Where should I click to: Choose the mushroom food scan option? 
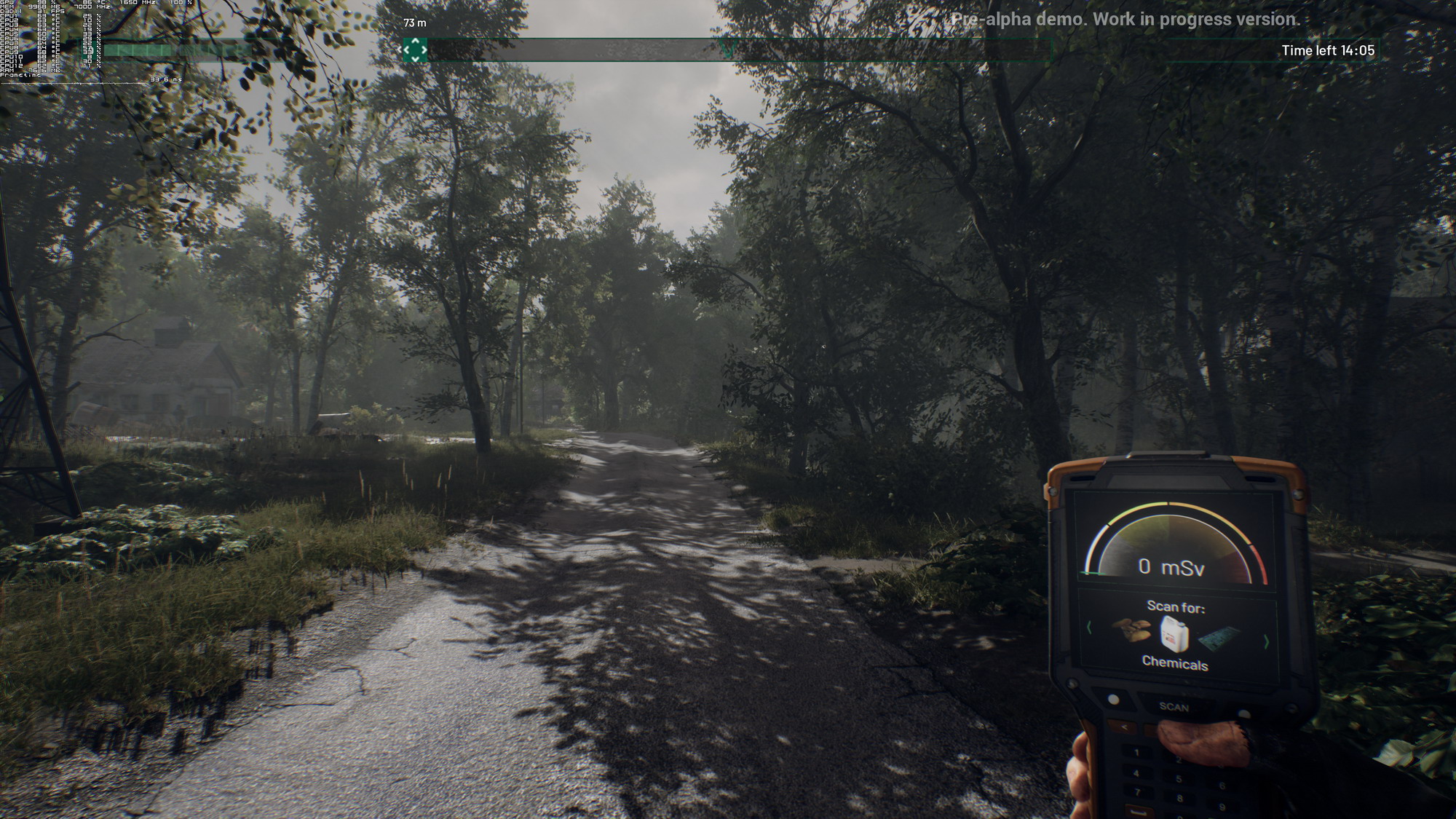tap(1131, 630)
